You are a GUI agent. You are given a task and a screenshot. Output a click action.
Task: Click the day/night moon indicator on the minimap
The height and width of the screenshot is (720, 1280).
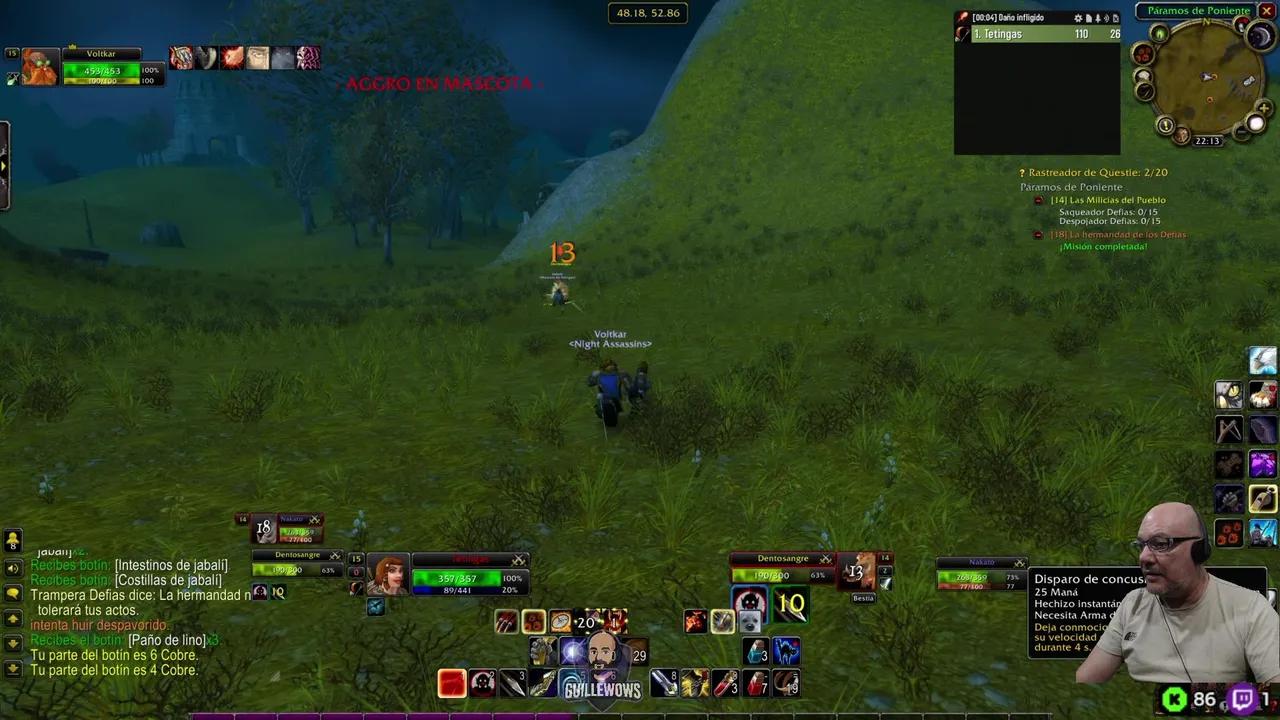point(1259,36)
